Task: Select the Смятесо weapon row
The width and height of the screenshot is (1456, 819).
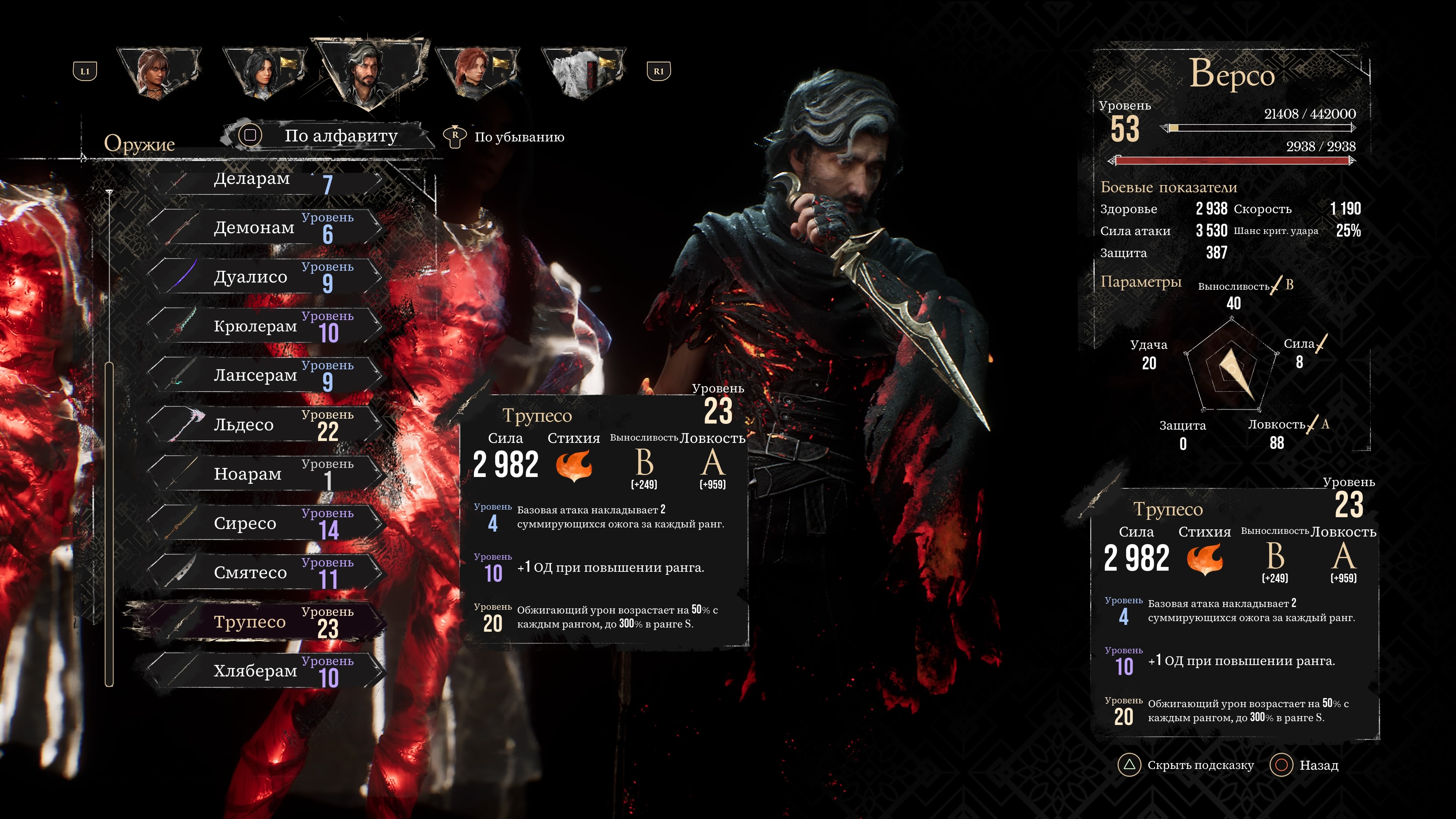Action: 266,573
